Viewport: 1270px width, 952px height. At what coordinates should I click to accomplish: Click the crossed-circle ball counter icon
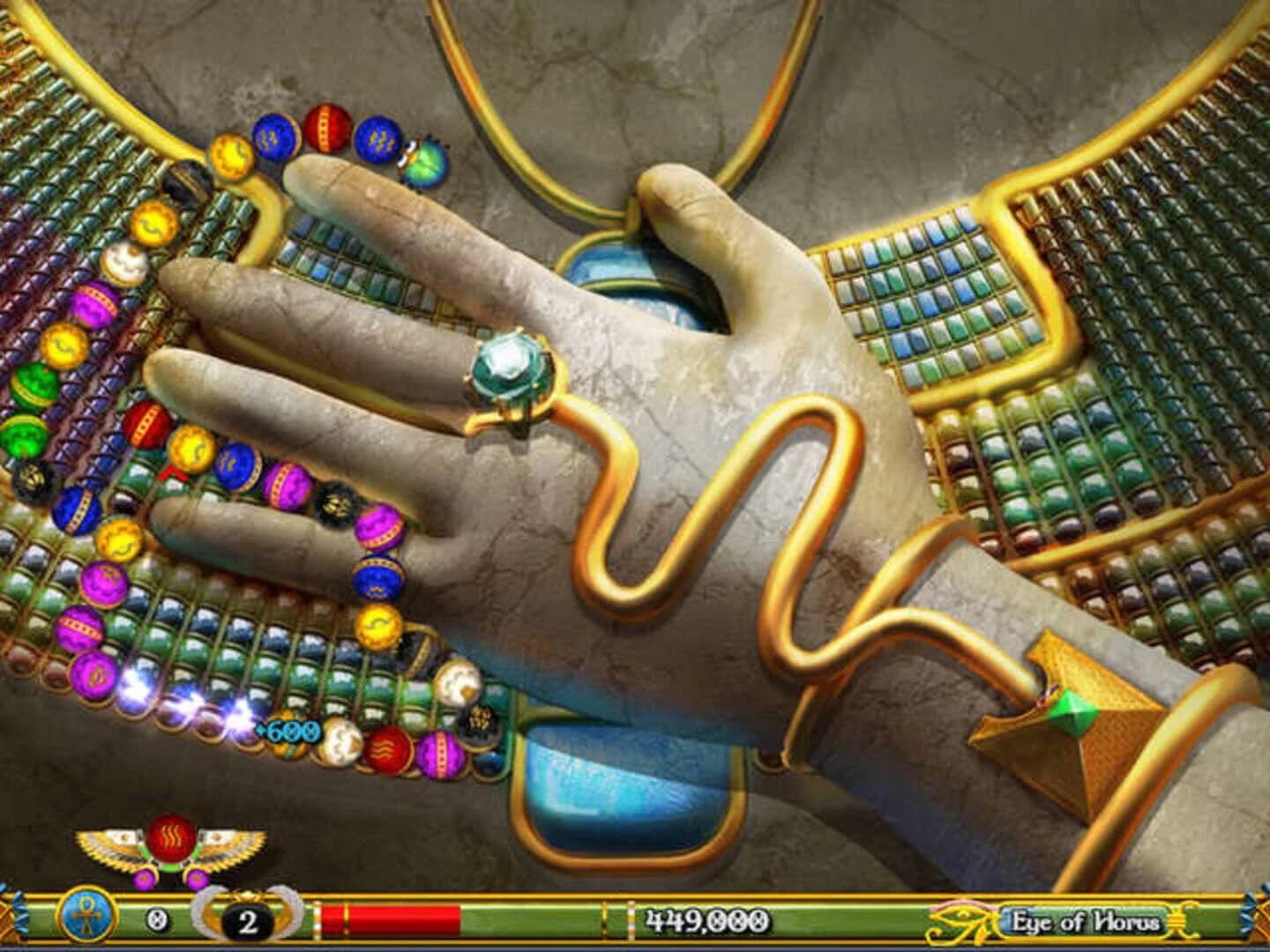(156, 919)
